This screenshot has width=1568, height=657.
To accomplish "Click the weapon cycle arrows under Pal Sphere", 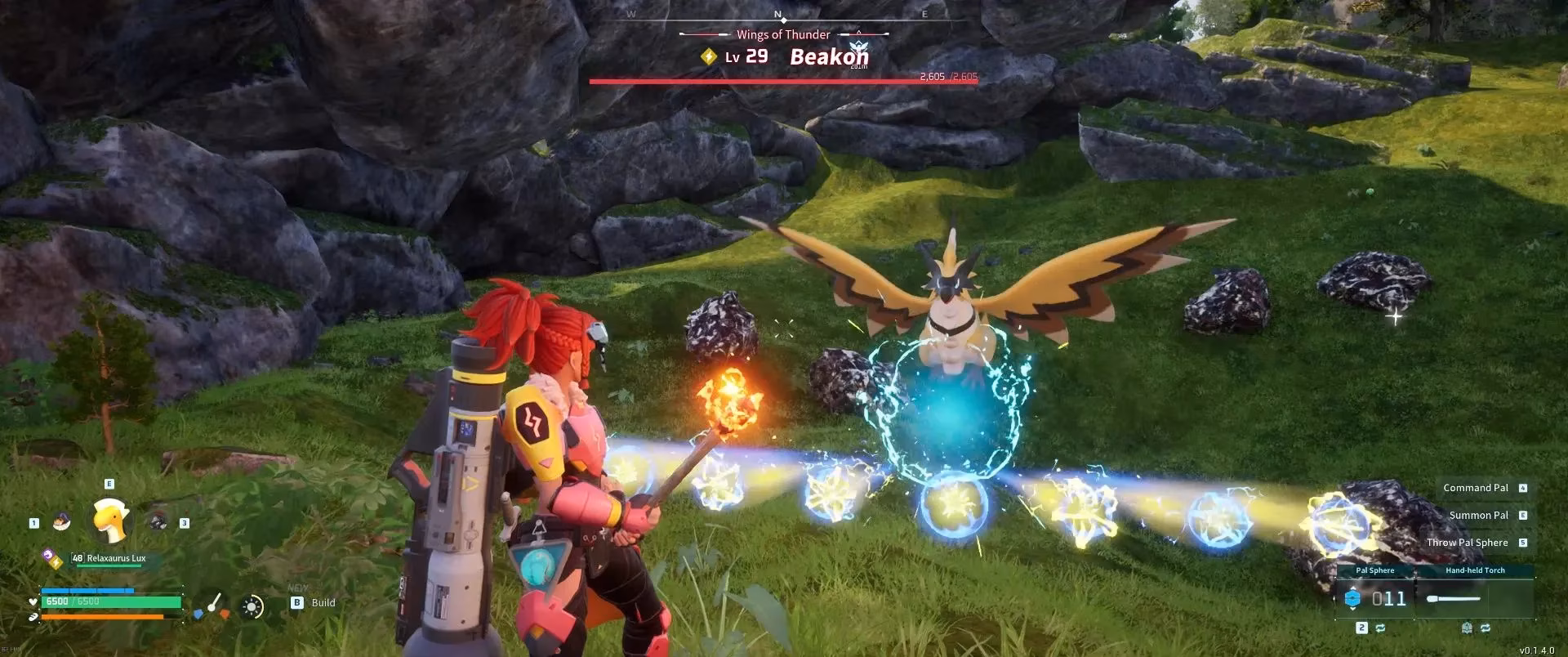I will (1381, 628).
